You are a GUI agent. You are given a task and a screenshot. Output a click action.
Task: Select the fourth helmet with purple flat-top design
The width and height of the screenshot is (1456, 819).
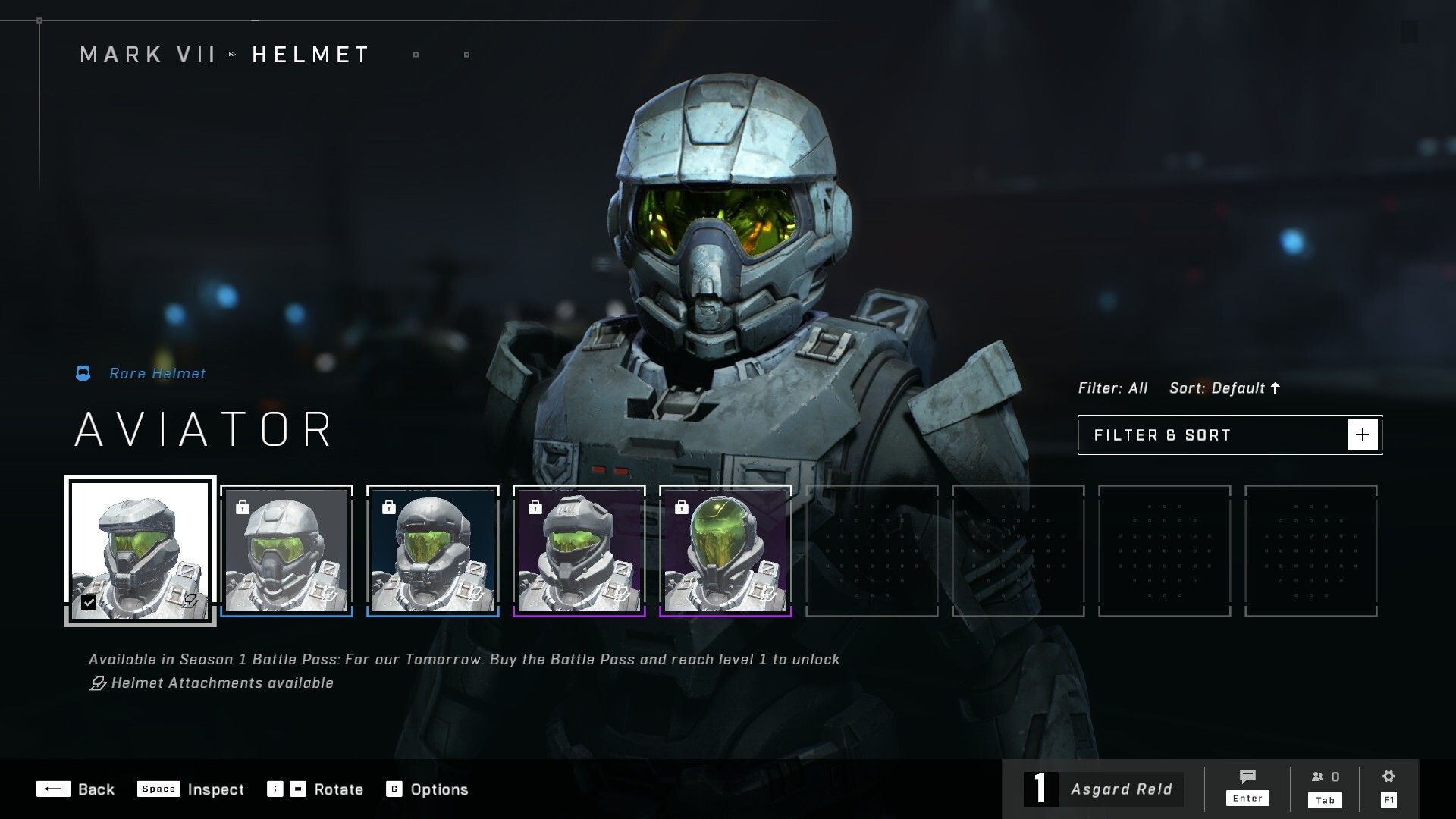579,550
